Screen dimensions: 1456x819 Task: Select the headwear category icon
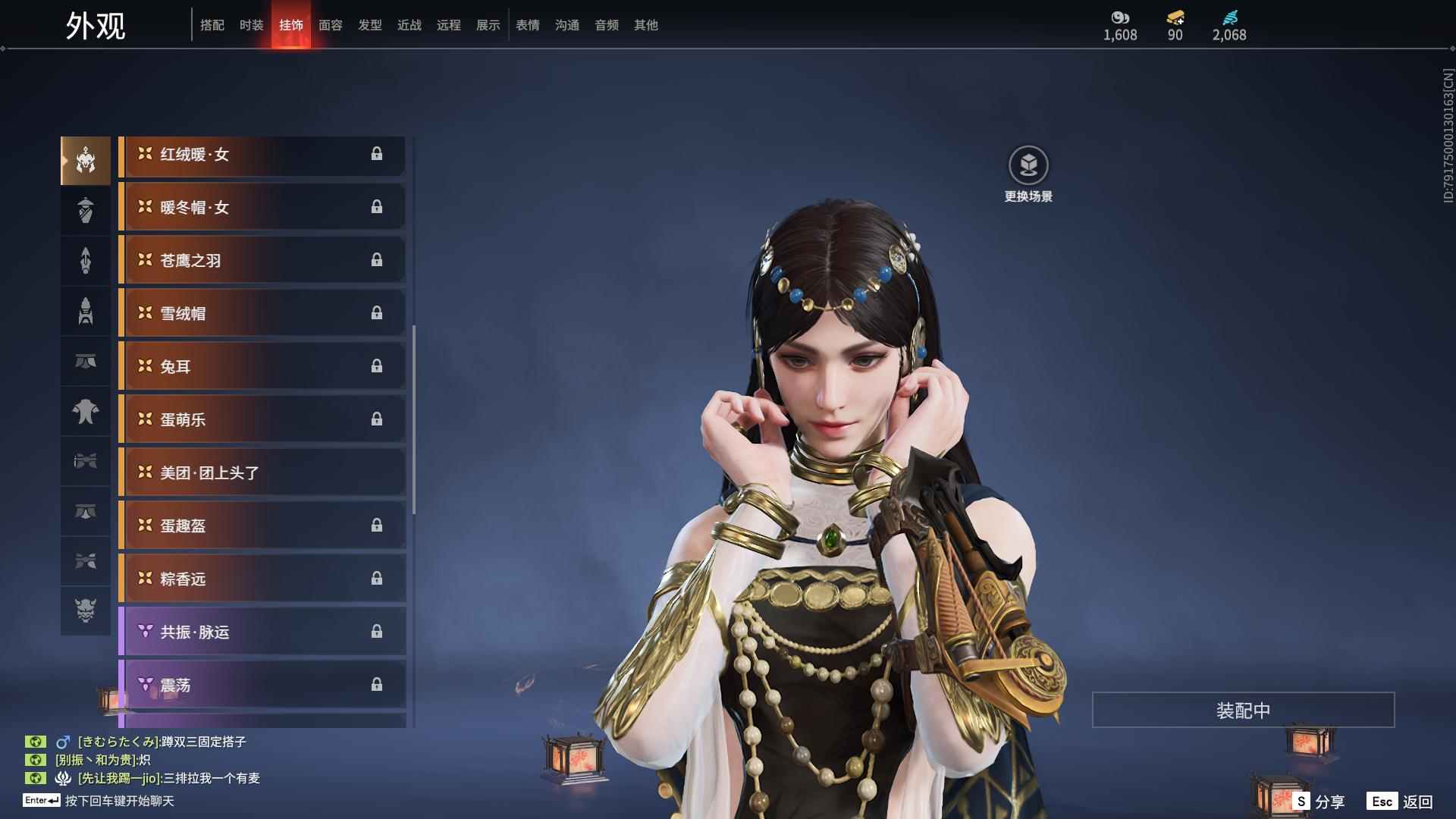point(86,161)
